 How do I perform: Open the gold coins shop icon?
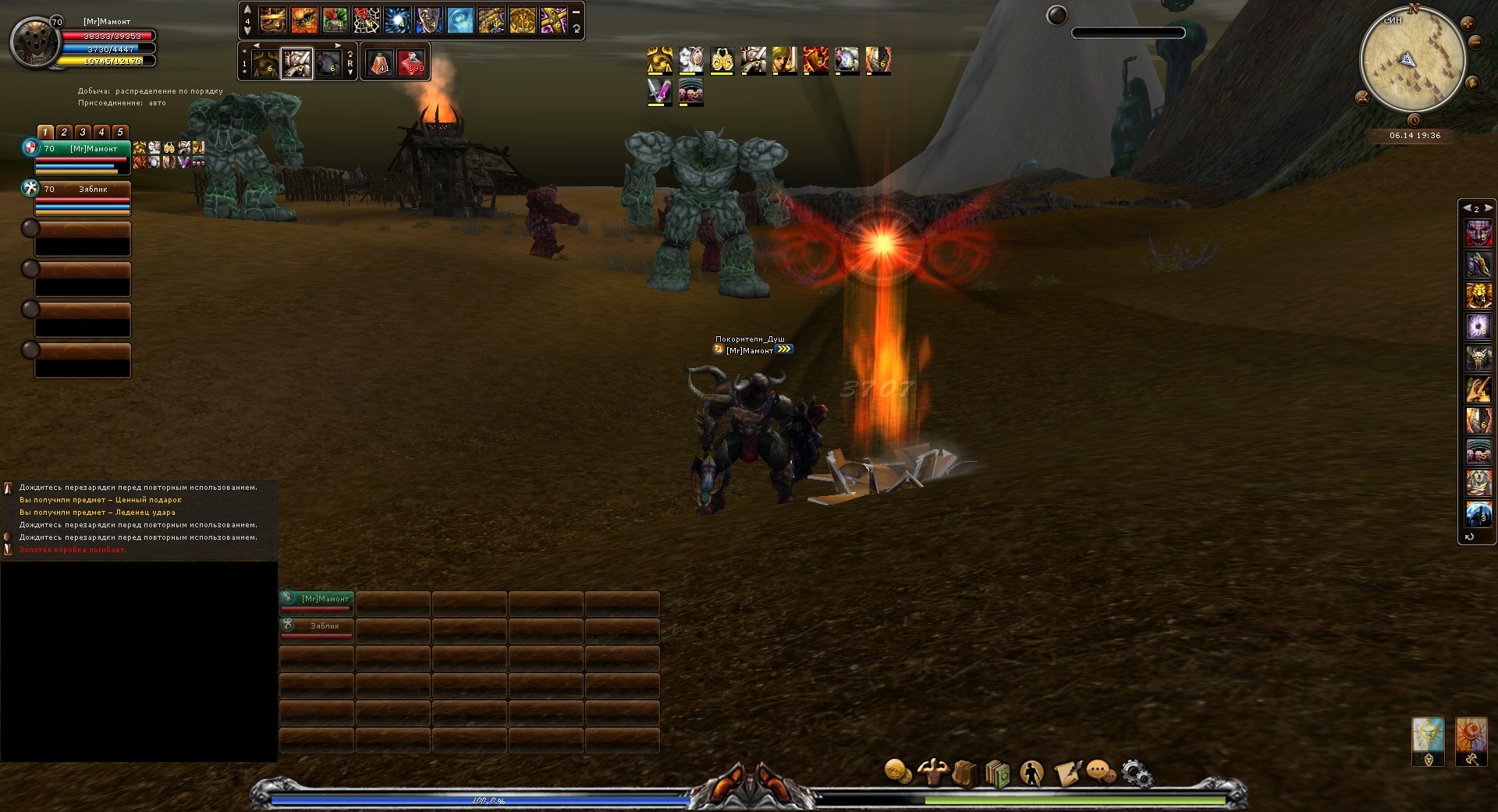coord(898,772)
